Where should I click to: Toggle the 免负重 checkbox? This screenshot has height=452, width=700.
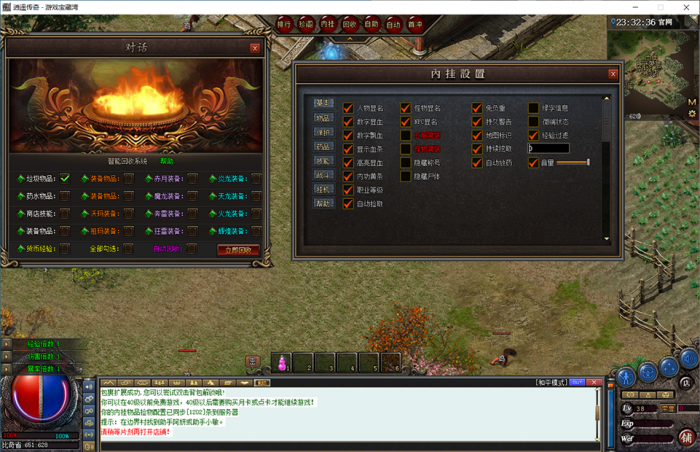(476, 108)
